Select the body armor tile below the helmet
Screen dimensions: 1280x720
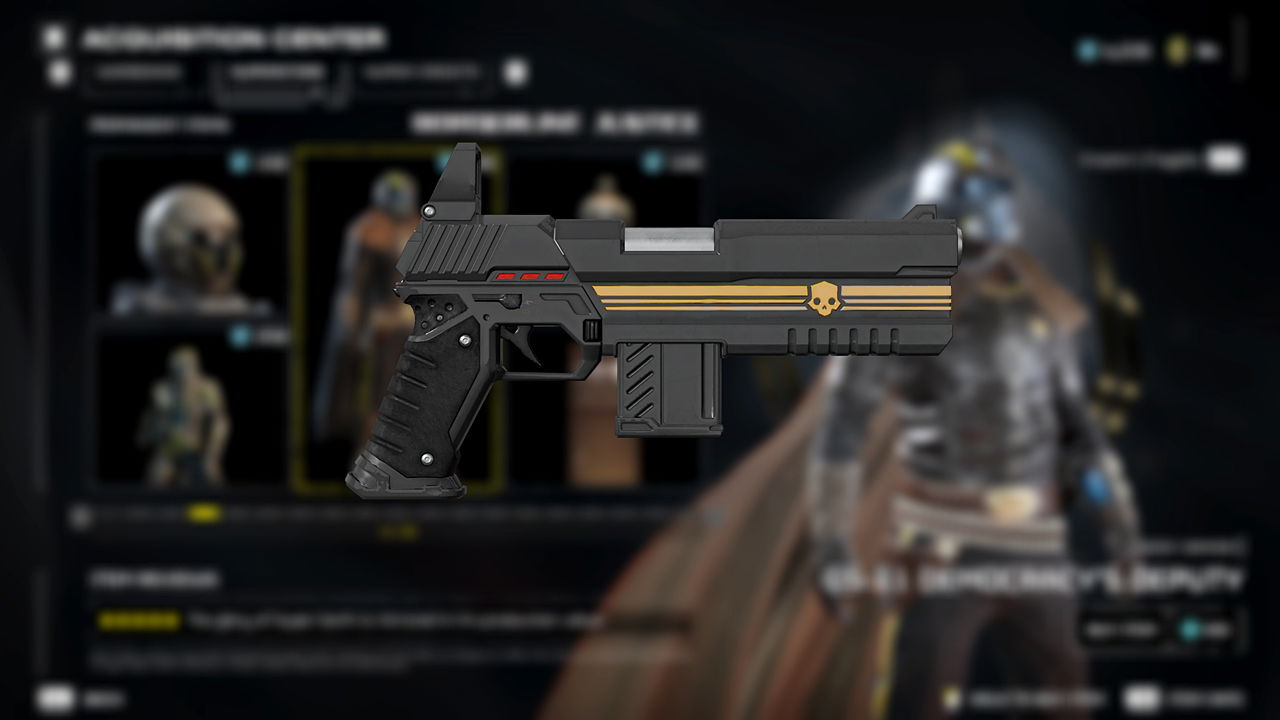(190, 410)
